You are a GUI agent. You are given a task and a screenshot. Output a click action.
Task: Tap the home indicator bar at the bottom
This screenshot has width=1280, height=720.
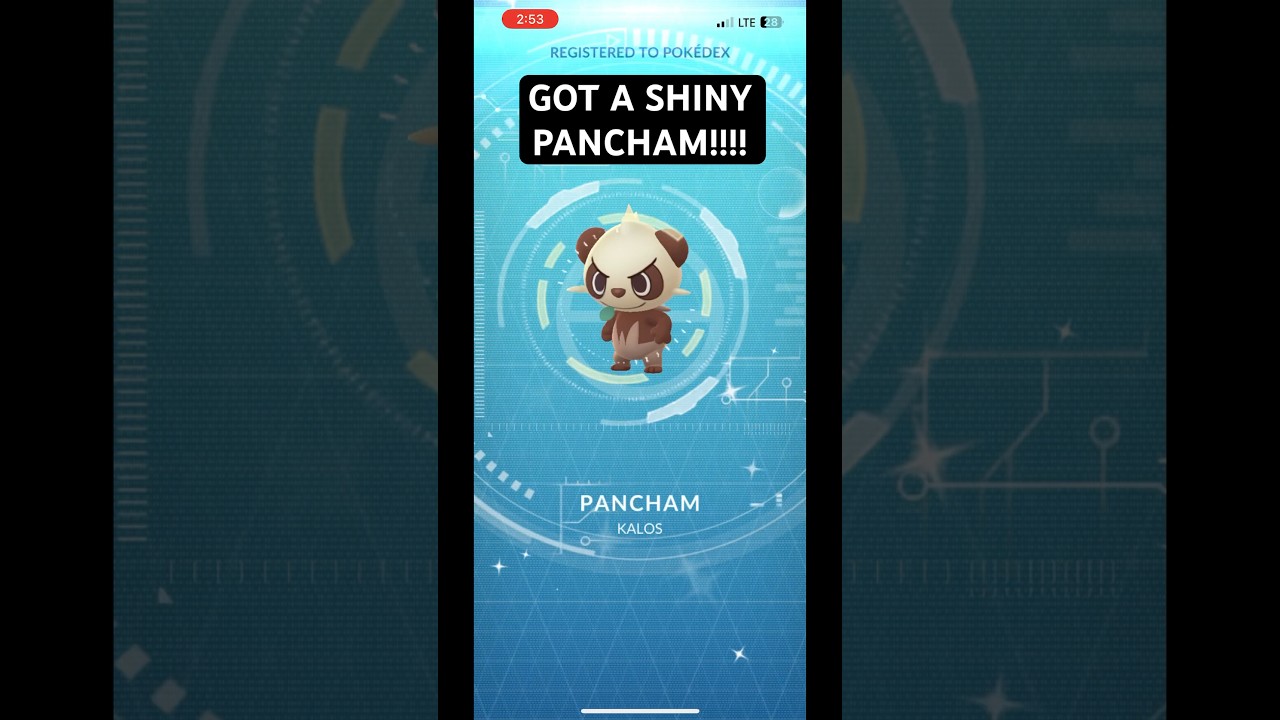(x=640, y=710)
